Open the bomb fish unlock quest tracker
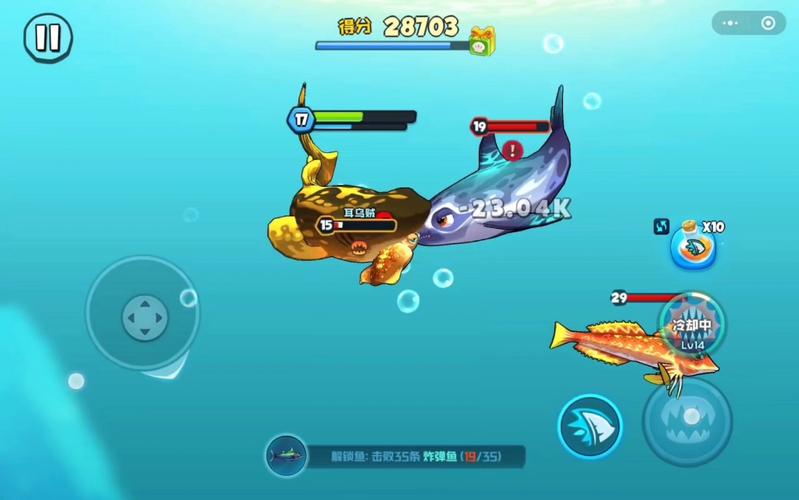Screen dimensions: 799x500 pyautogui.click(x=396, y=456)
